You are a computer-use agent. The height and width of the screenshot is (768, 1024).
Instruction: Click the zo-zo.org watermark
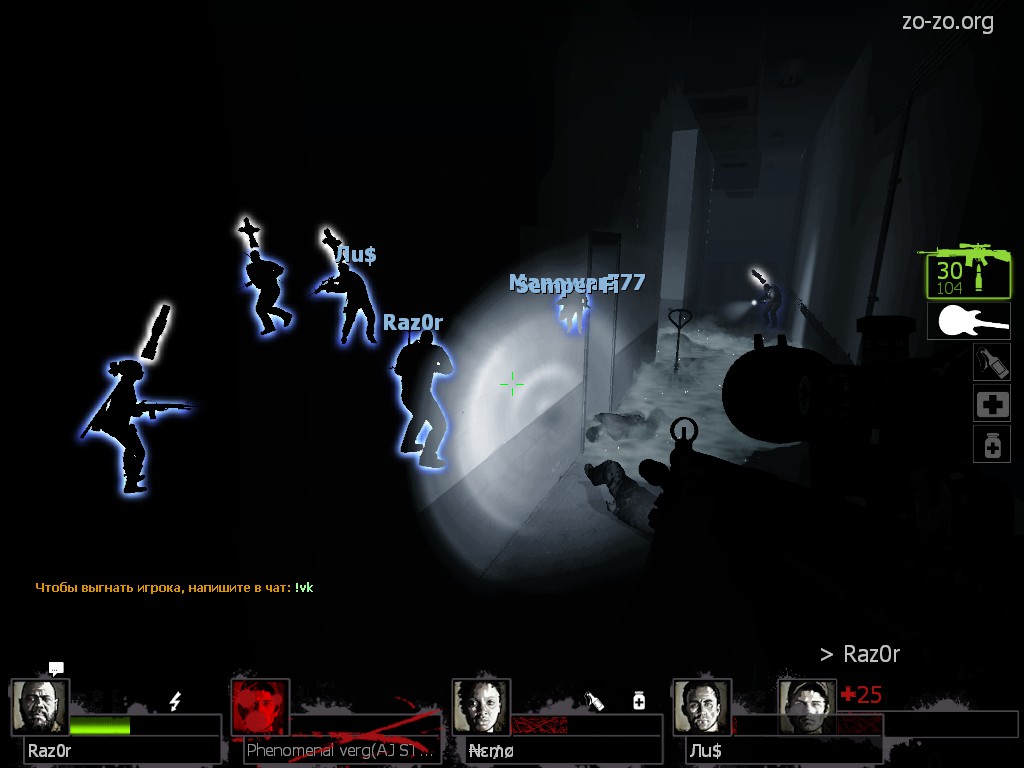coord(947,21)
